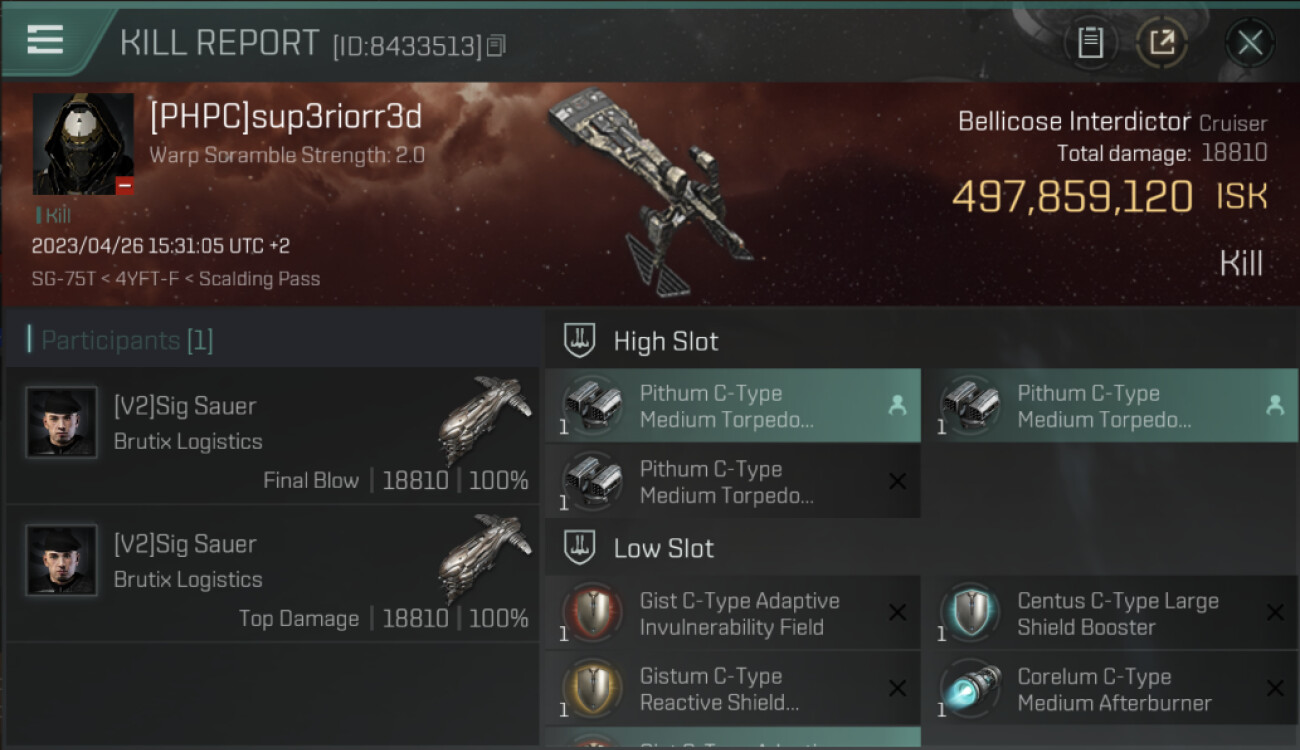Open the hamburger menu

[45, 40]
